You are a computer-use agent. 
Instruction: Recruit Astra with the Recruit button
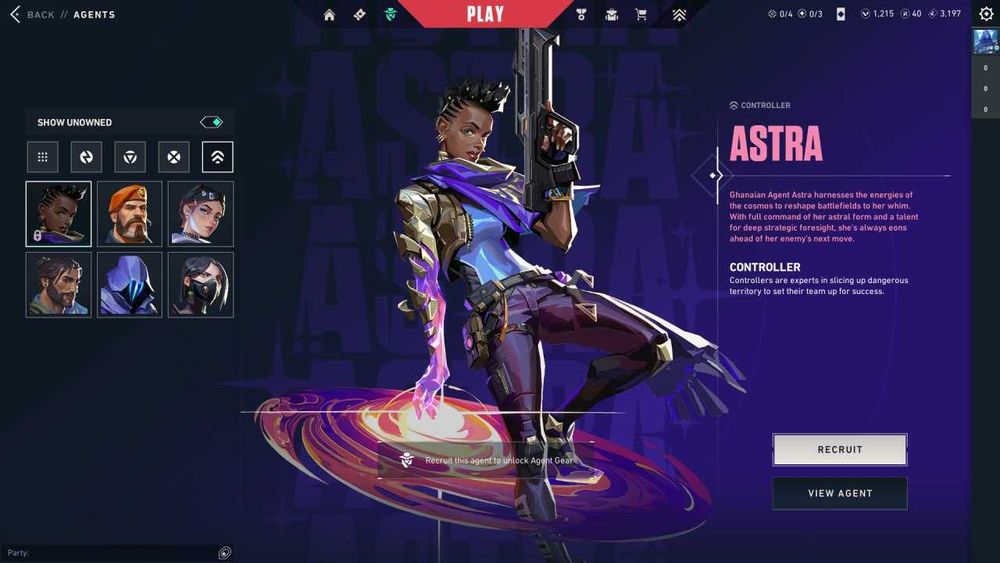coord(839,449)
